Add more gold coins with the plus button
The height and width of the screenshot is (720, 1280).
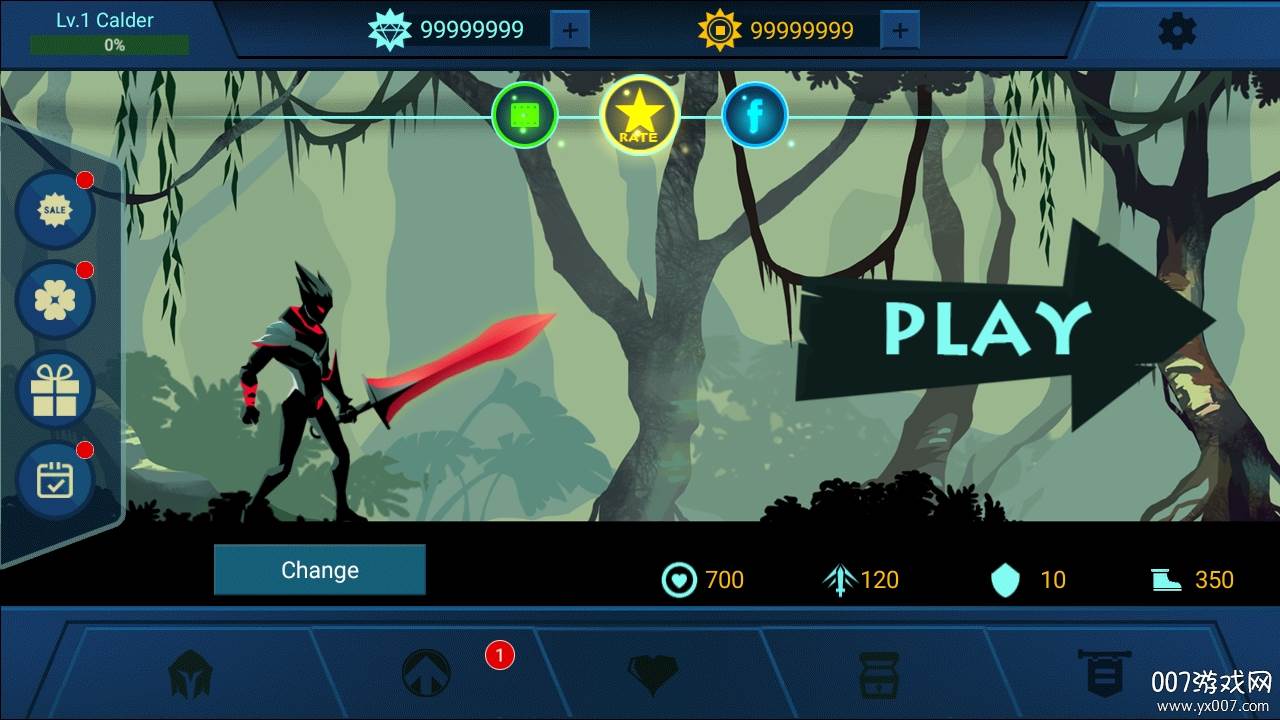[900, 31]
